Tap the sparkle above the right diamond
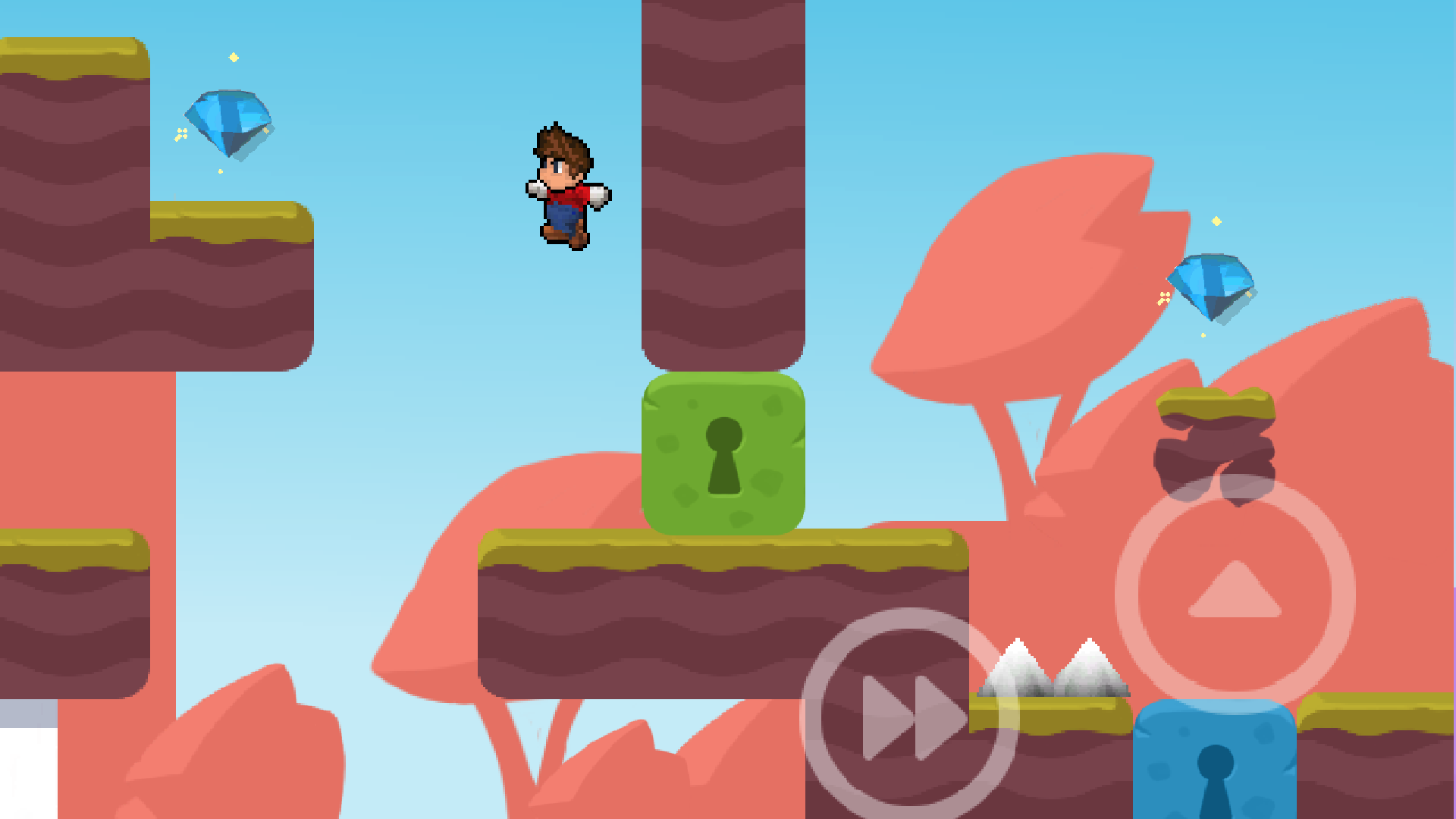 1217,221
